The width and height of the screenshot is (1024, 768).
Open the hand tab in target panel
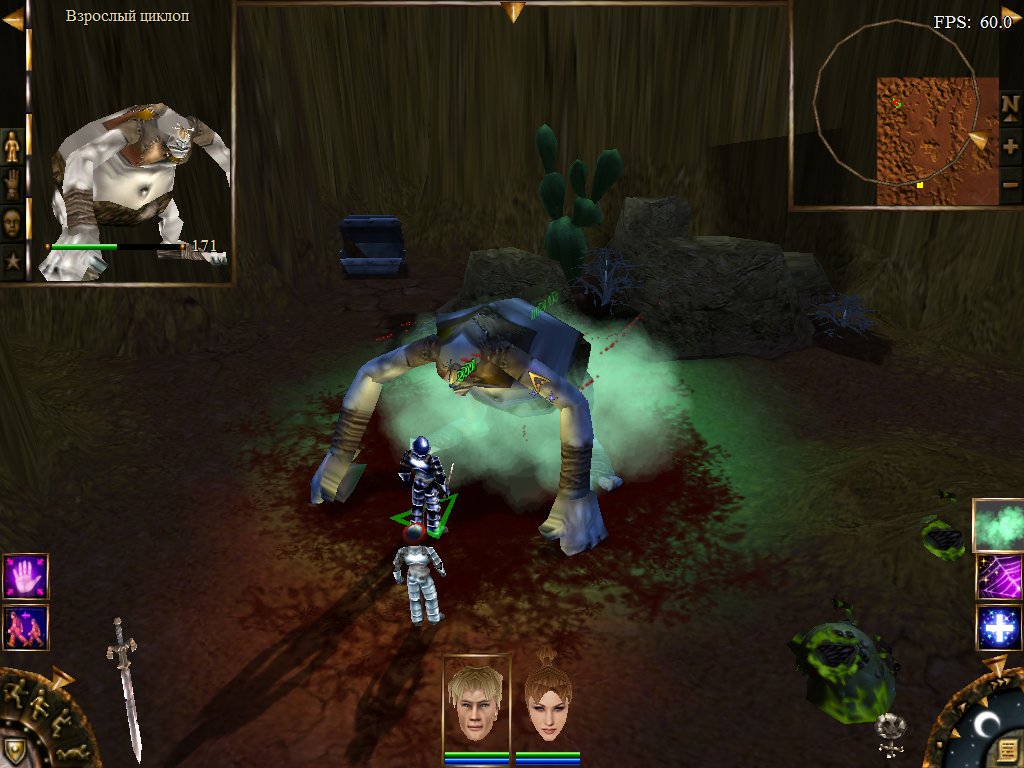[12, 184]
